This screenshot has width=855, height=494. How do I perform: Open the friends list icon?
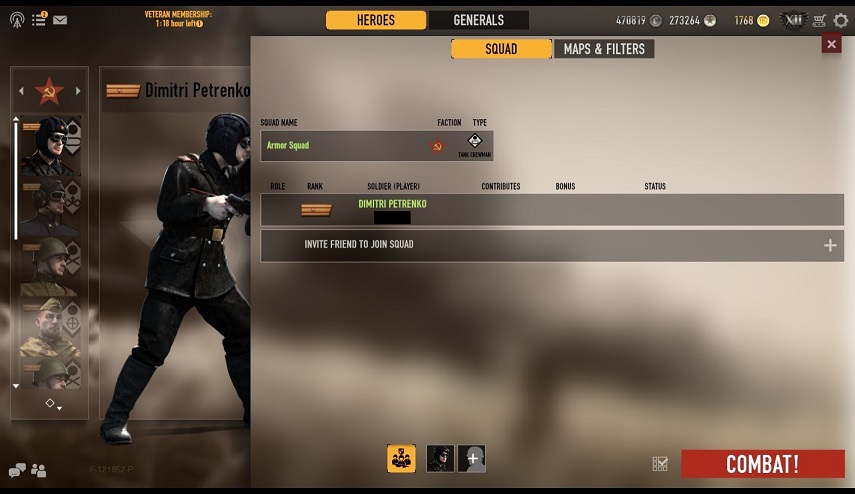pyautogui.click(x=39, y=470)
